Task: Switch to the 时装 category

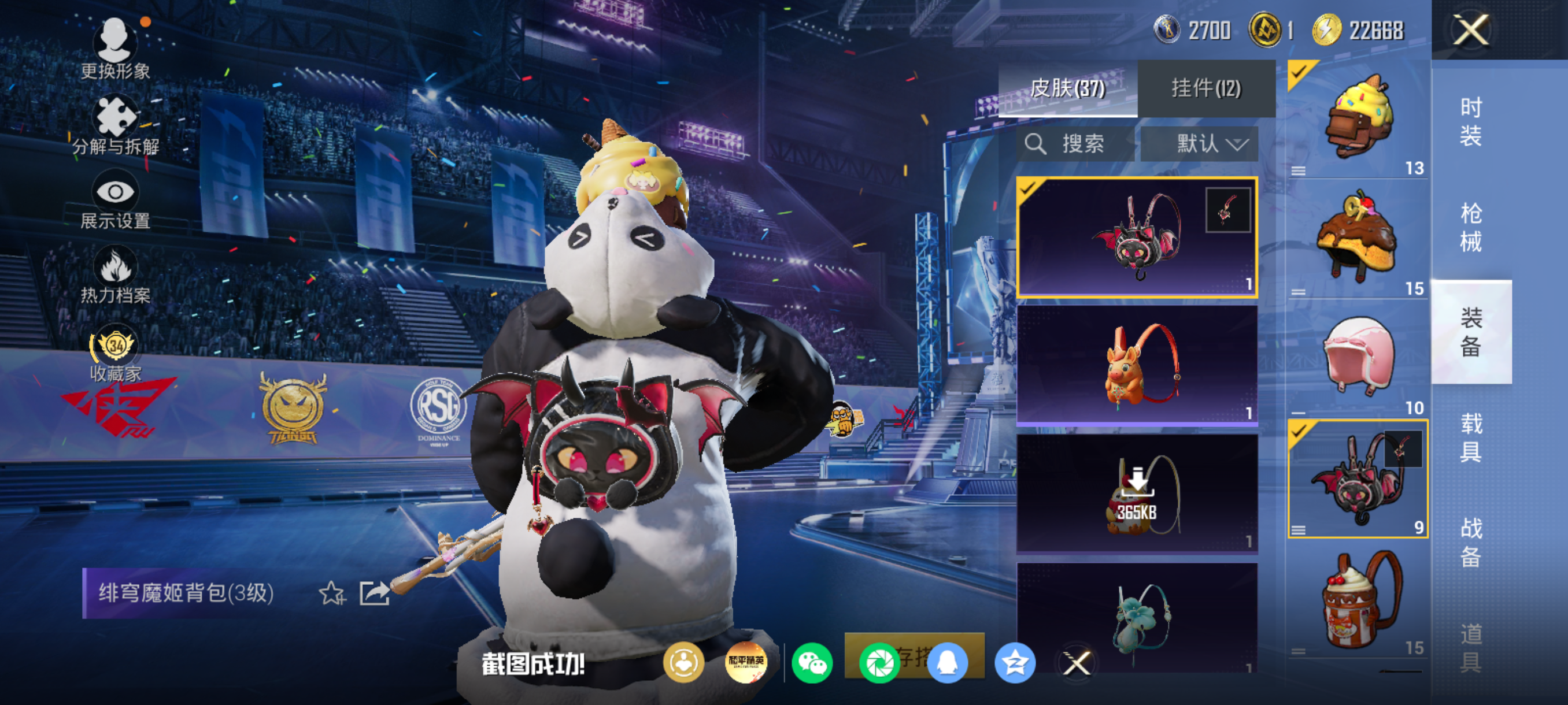Action: tap(1471, 122)
